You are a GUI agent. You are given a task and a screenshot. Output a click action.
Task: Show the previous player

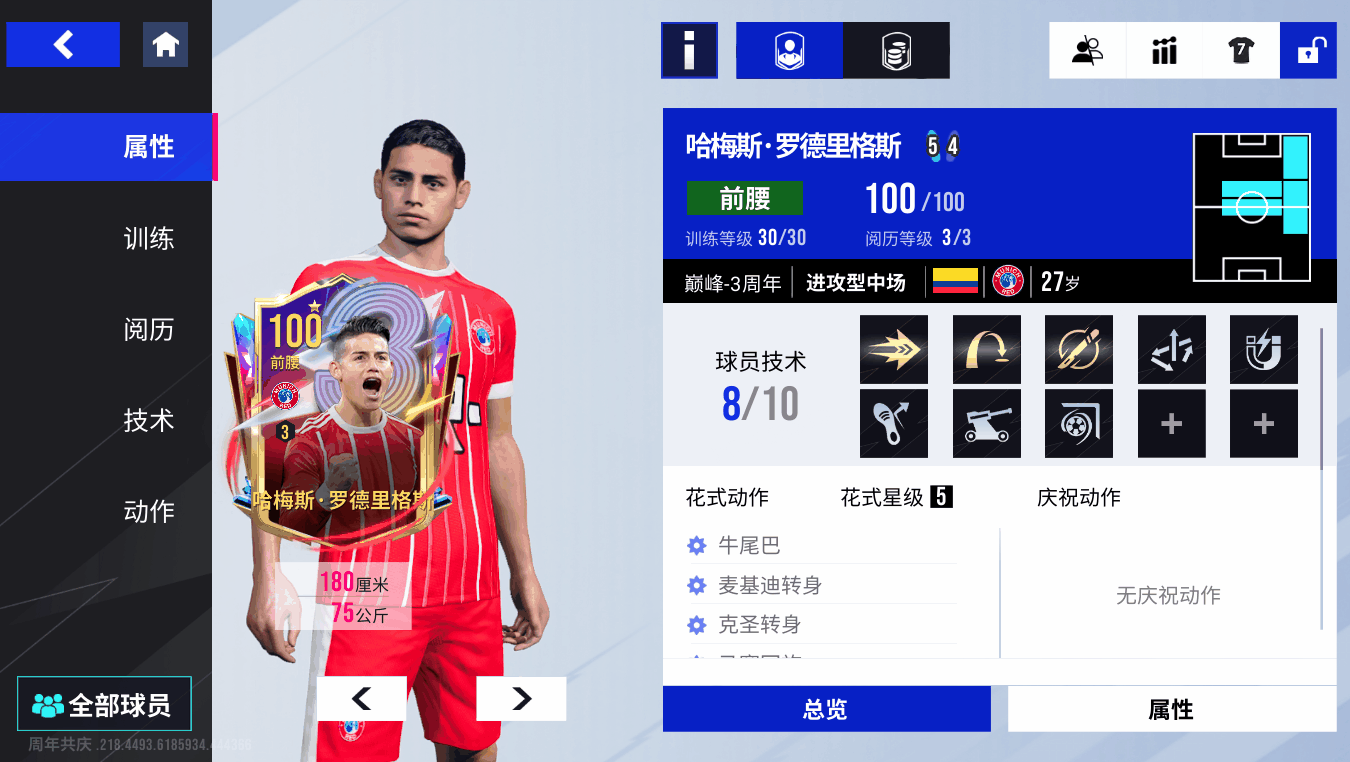tap(361, 699)
